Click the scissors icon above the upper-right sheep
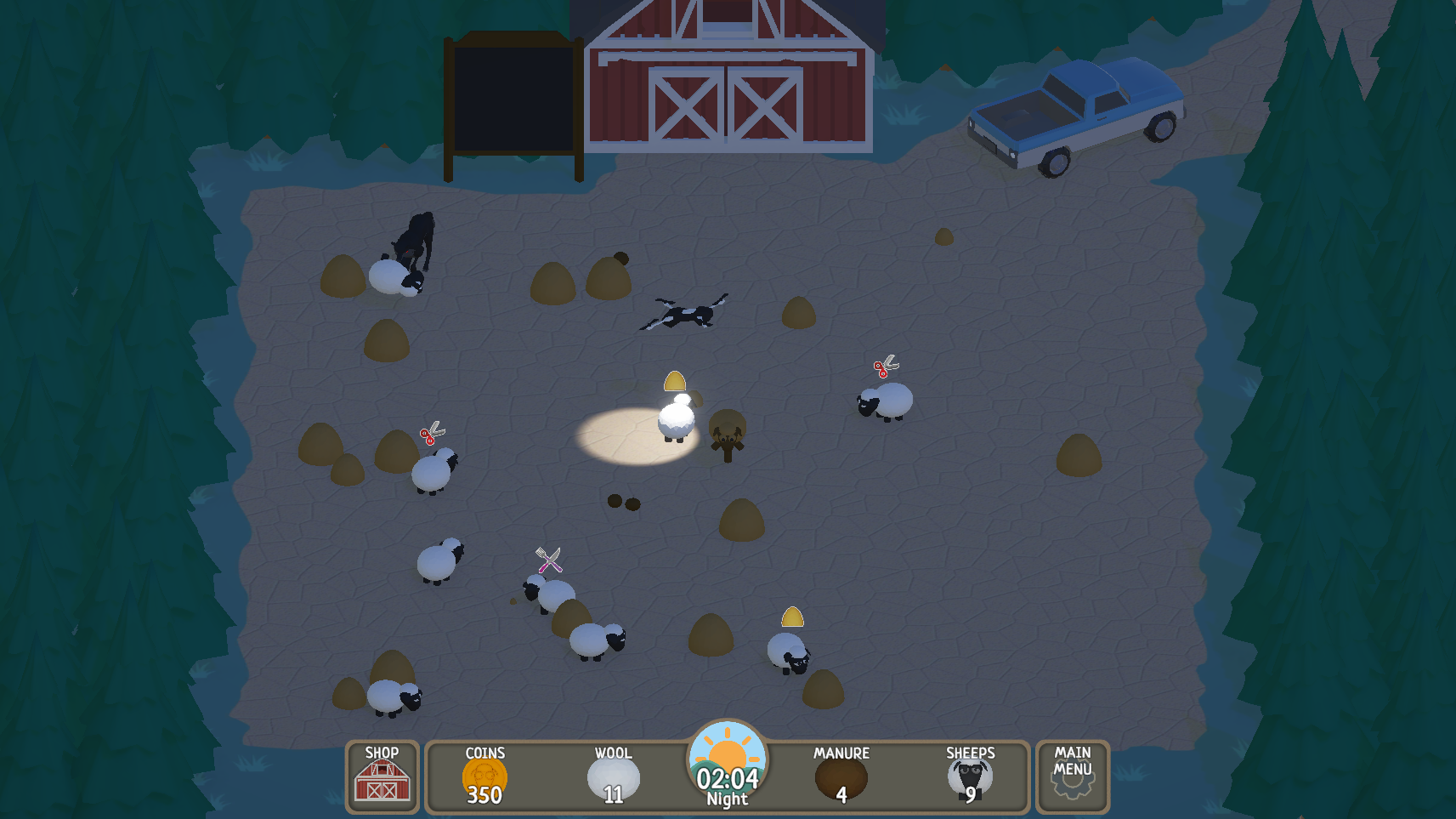 [x=884, y=367]
